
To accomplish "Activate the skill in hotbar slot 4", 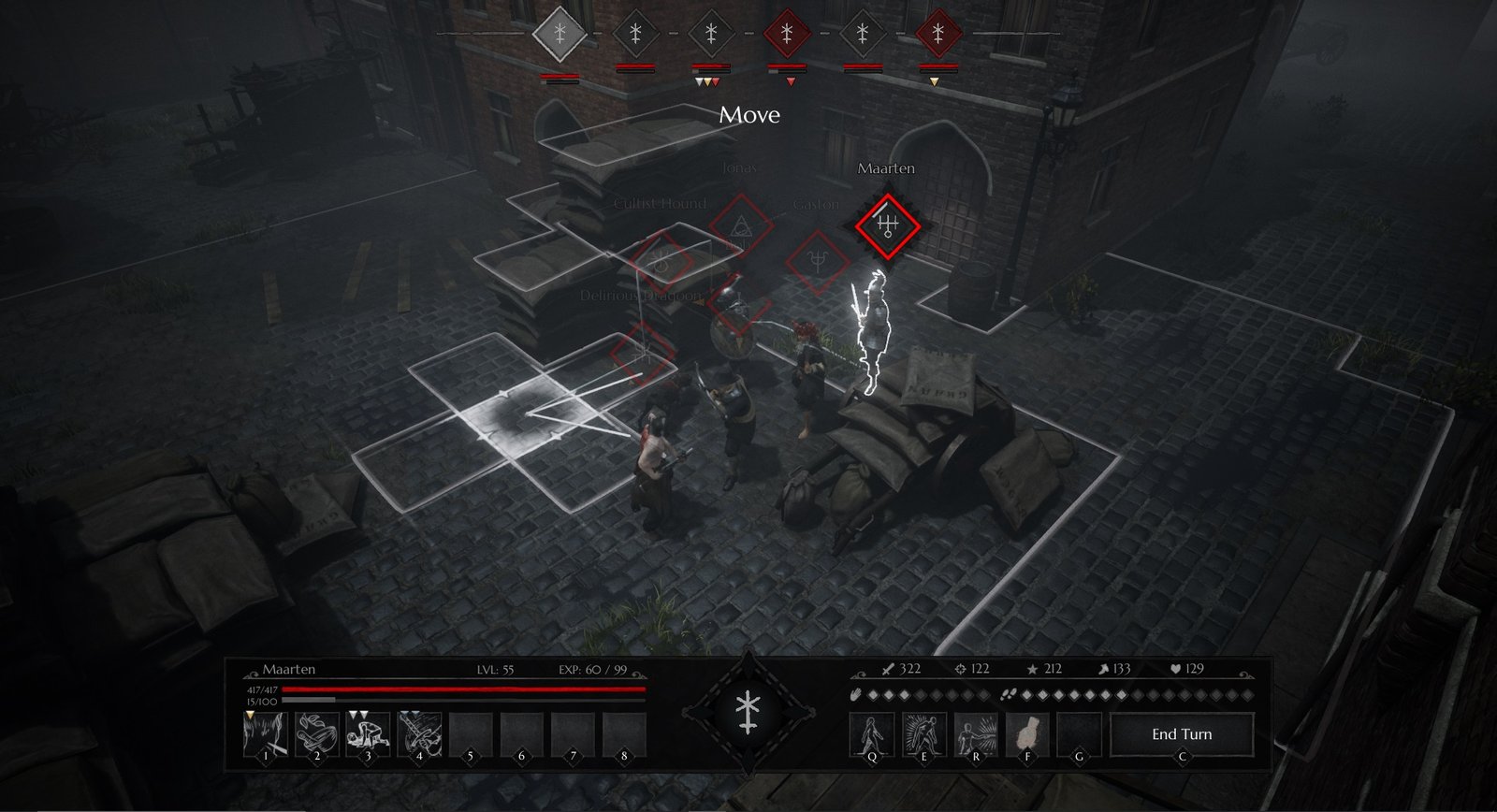I will tap(419, 732).
